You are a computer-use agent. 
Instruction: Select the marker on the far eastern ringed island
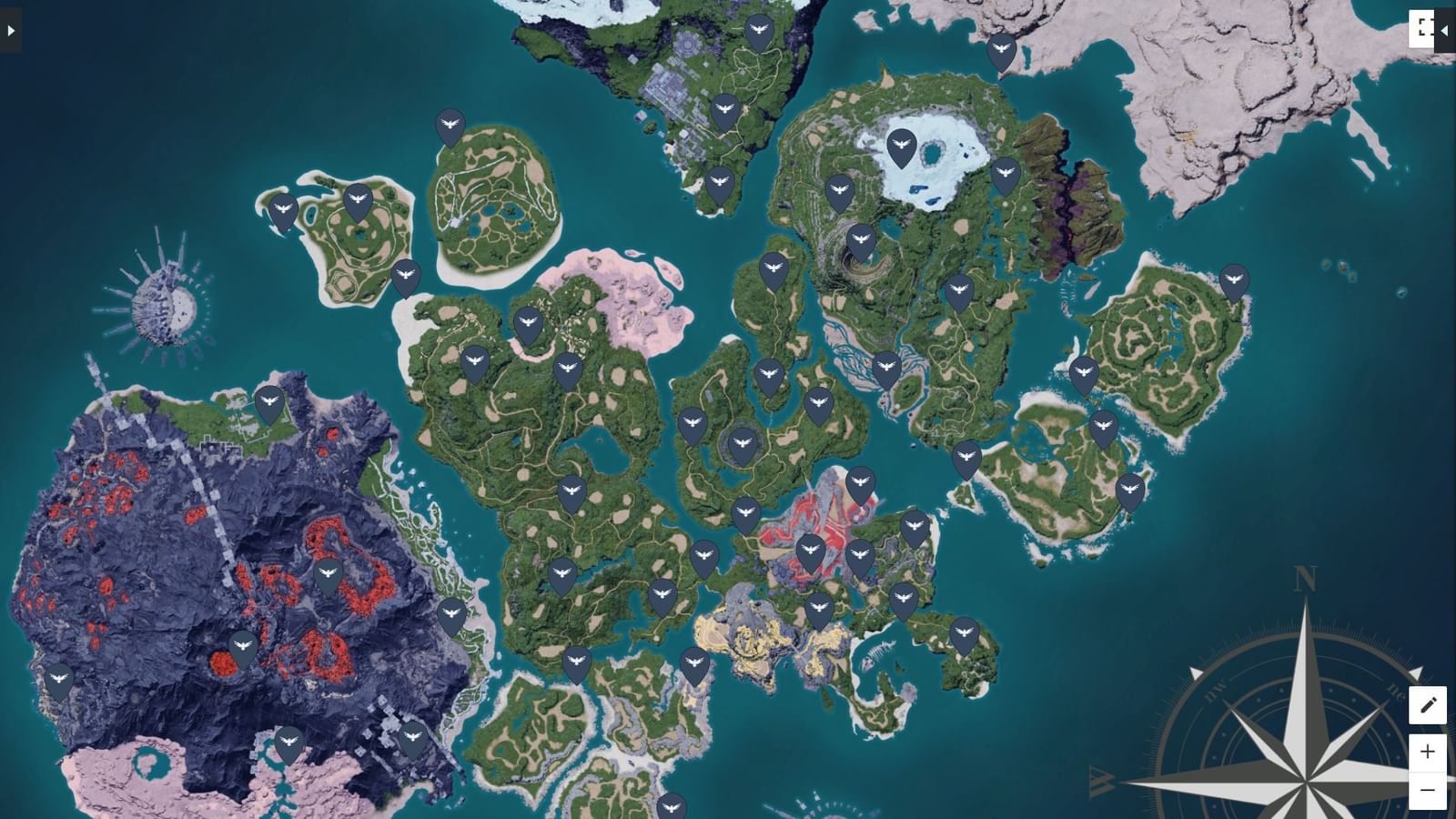1233,276
